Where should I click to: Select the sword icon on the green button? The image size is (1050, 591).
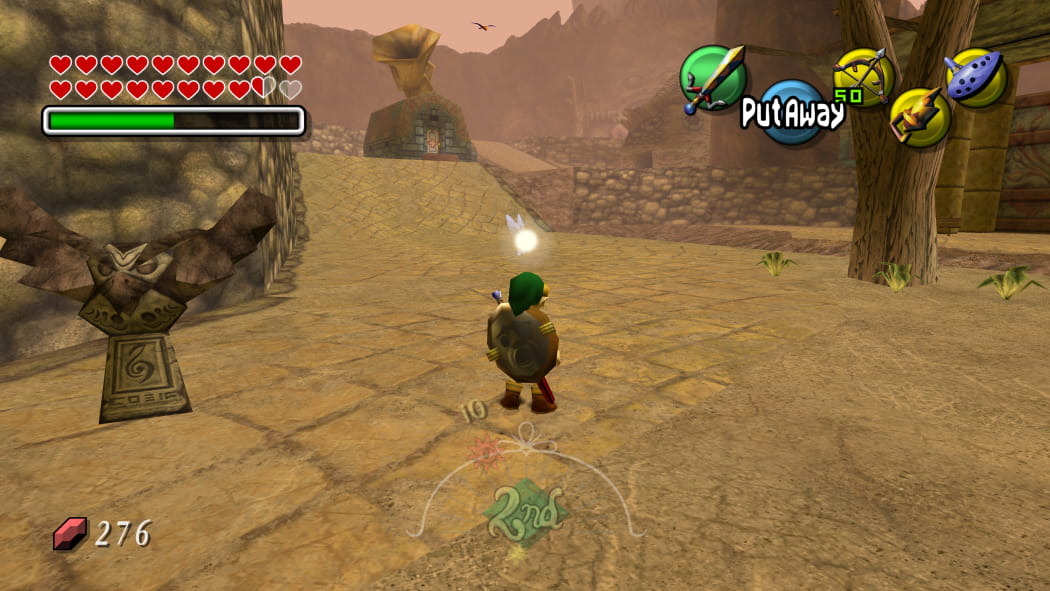tap(712, 78)
